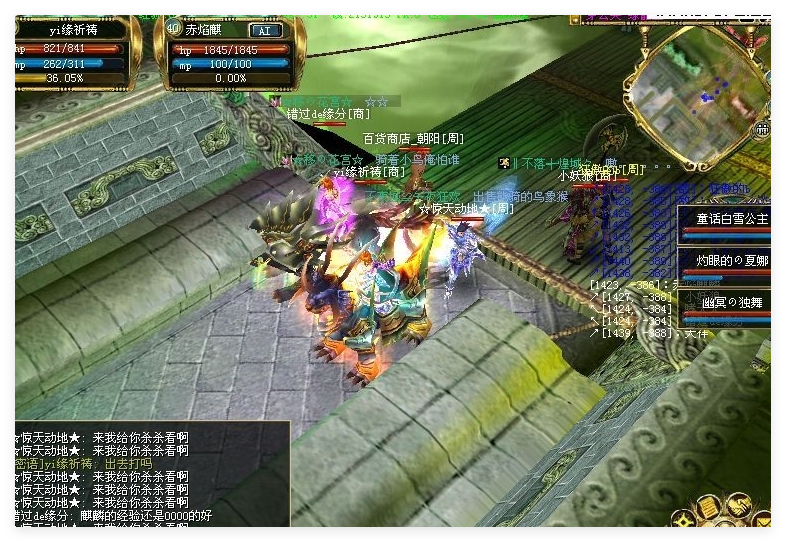Select party member 童话白雪公主
Image resolution: width=786 pixels, height=542 pixels.
(728, 219)
